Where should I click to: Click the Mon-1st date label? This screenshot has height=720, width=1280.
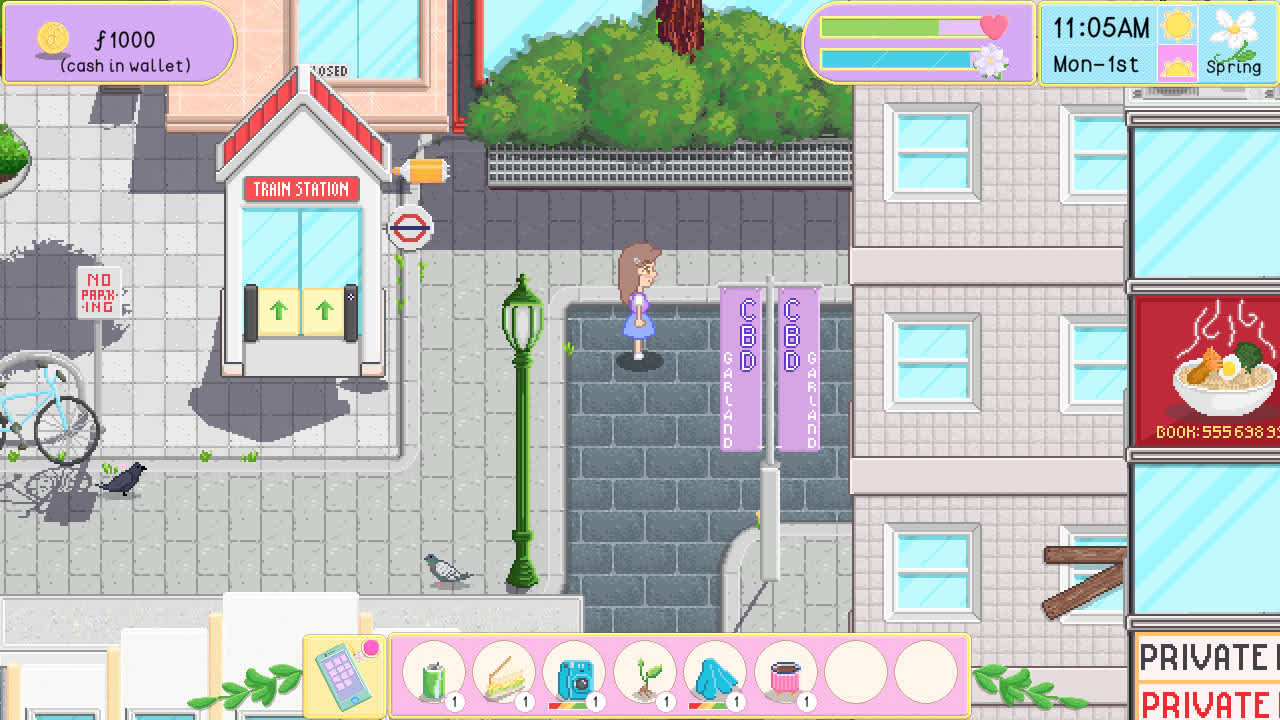[1095, 63]
